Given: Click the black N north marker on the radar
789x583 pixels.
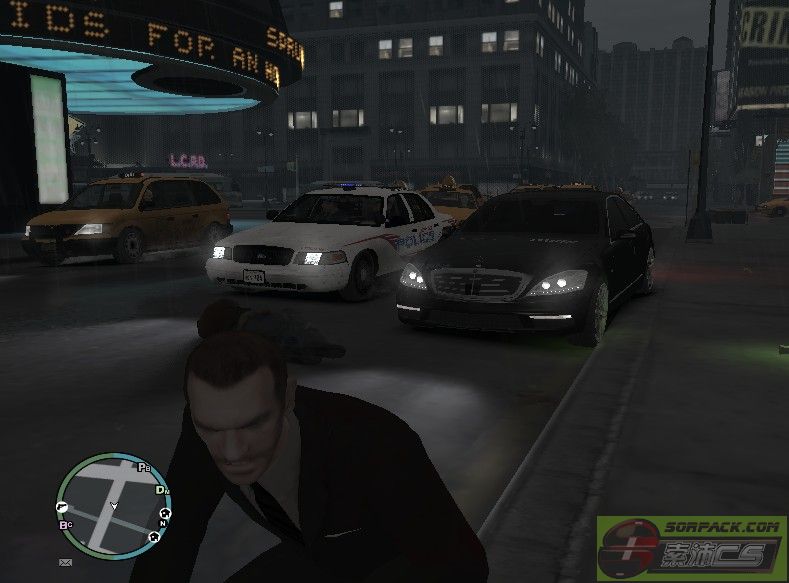Looking at the screenshot, I should [163, 521].
